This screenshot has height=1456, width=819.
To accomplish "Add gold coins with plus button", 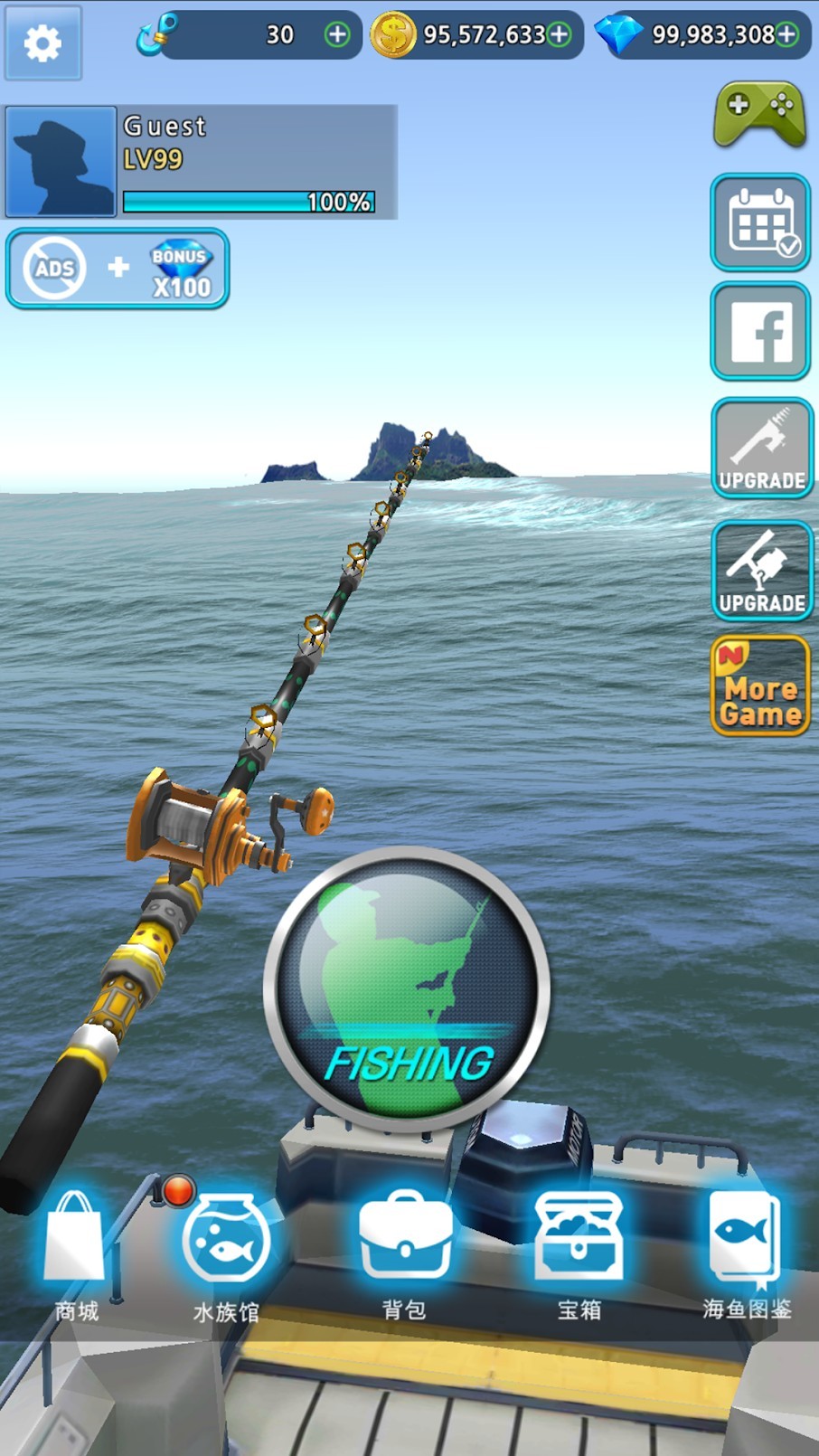I will (x=560, y=34).
